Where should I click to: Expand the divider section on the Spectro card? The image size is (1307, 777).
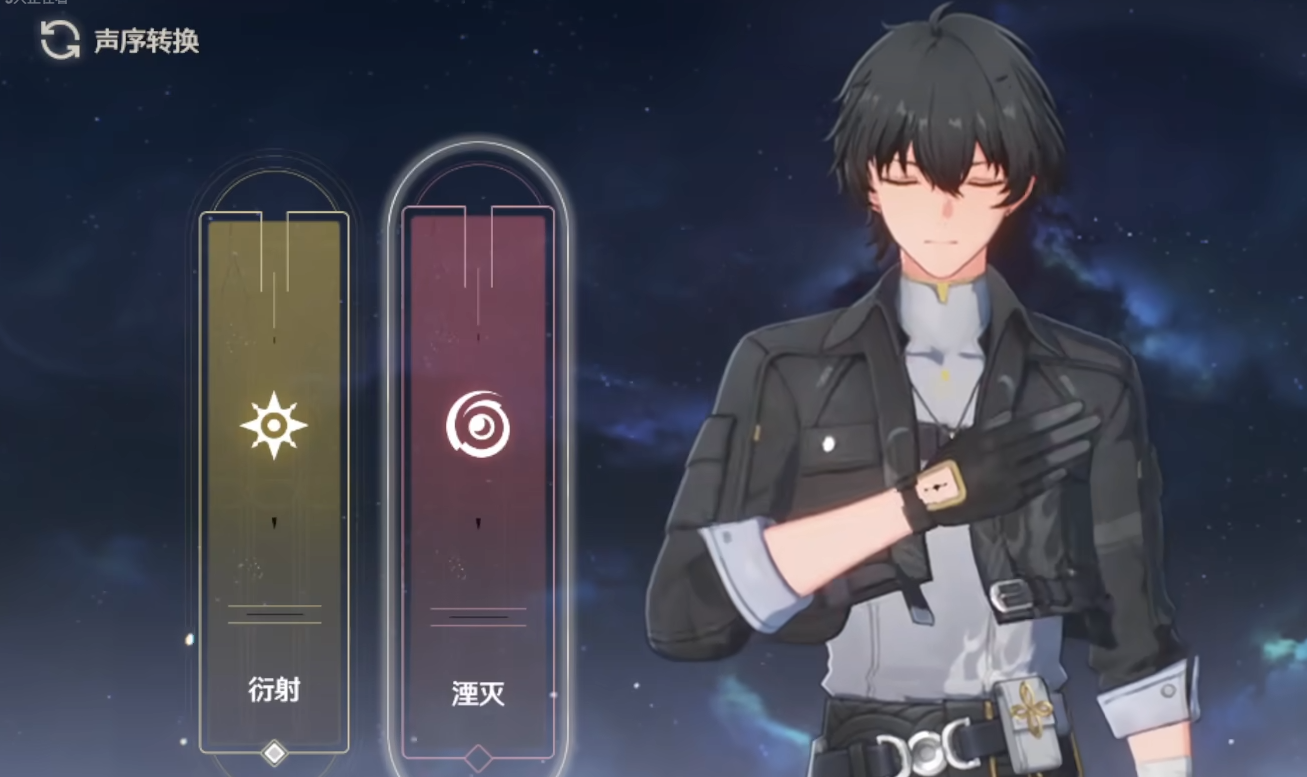[272, 615]
